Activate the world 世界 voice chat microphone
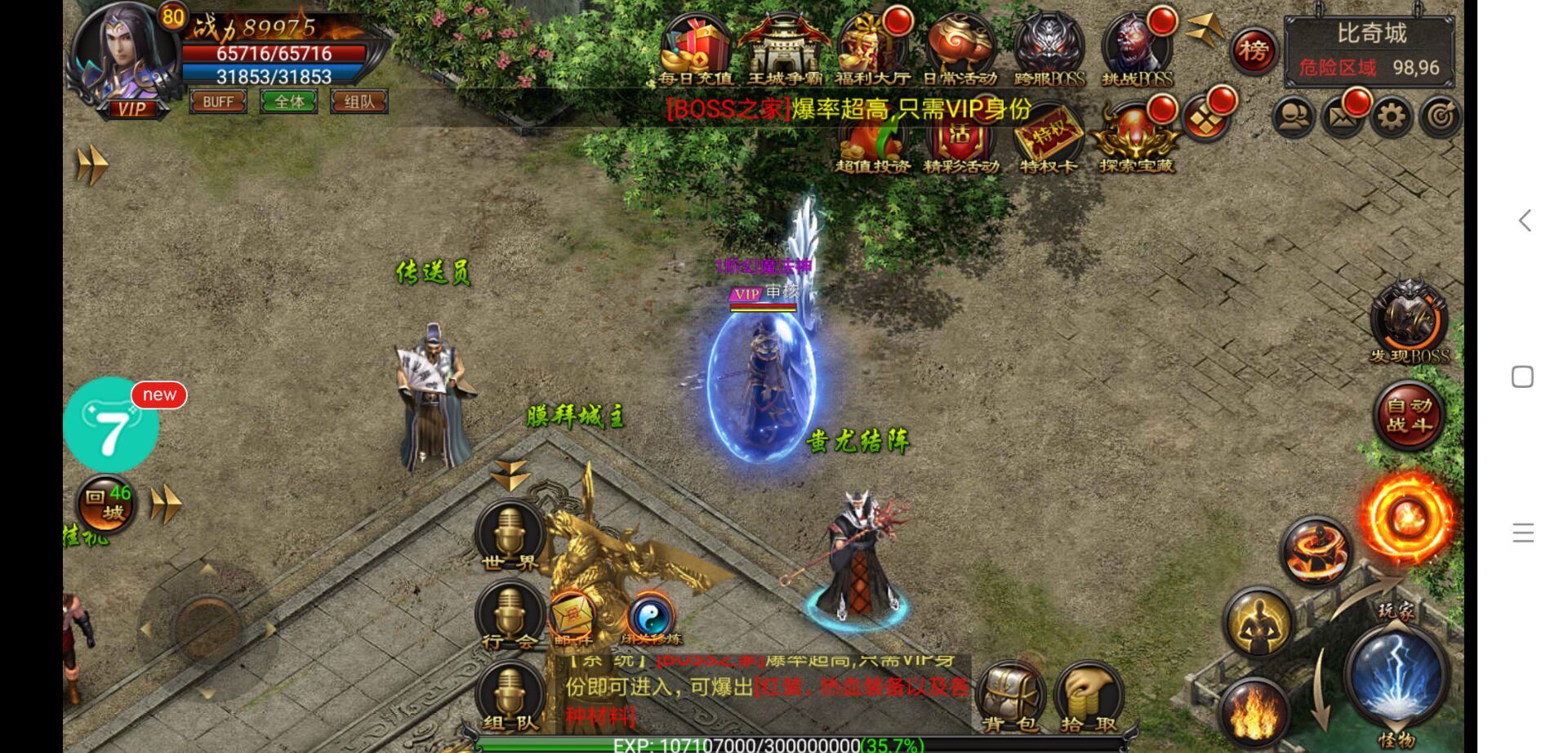Screen dimensions: 1568x753 (x=510, y=535)
